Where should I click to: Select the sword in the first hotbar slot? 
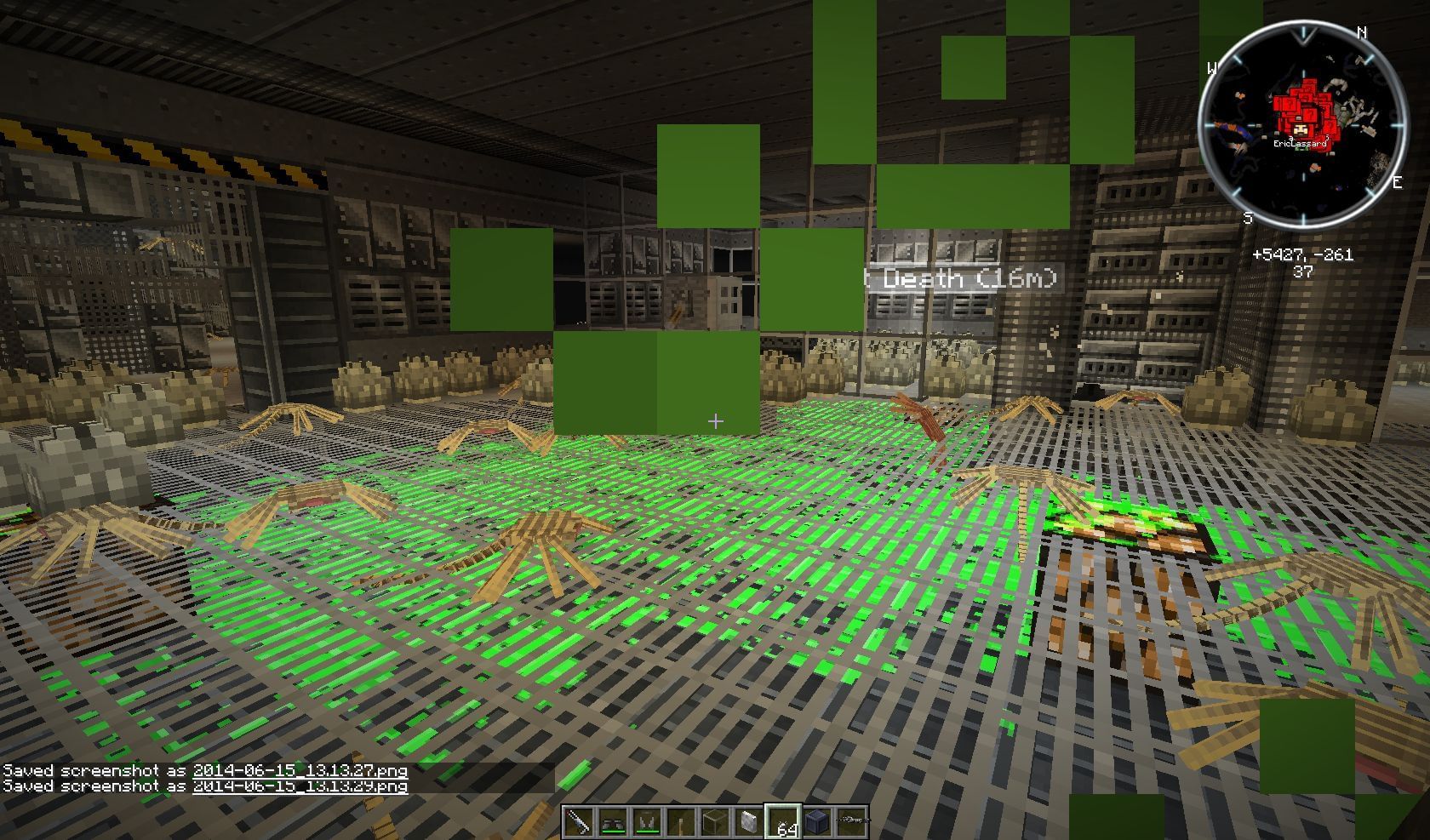(577, 821)
